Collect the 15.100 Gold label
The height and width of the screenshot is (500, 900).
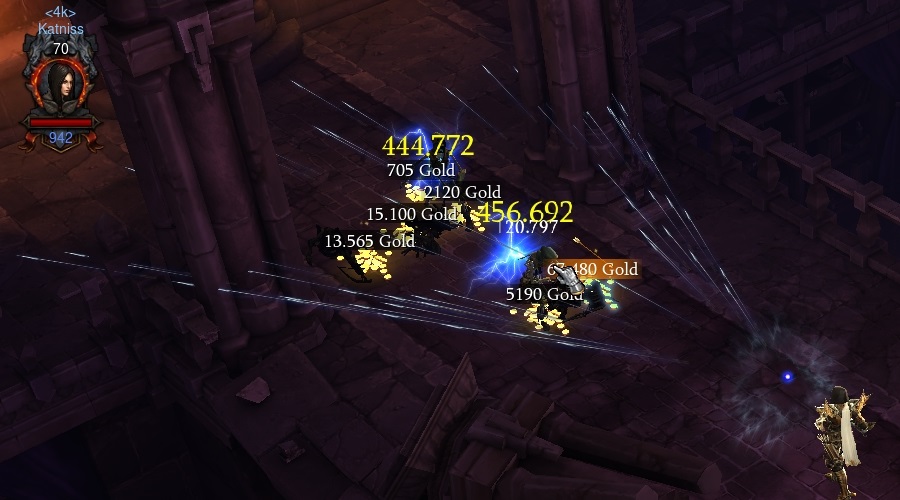pyautogui.click(x=410, y=214)
